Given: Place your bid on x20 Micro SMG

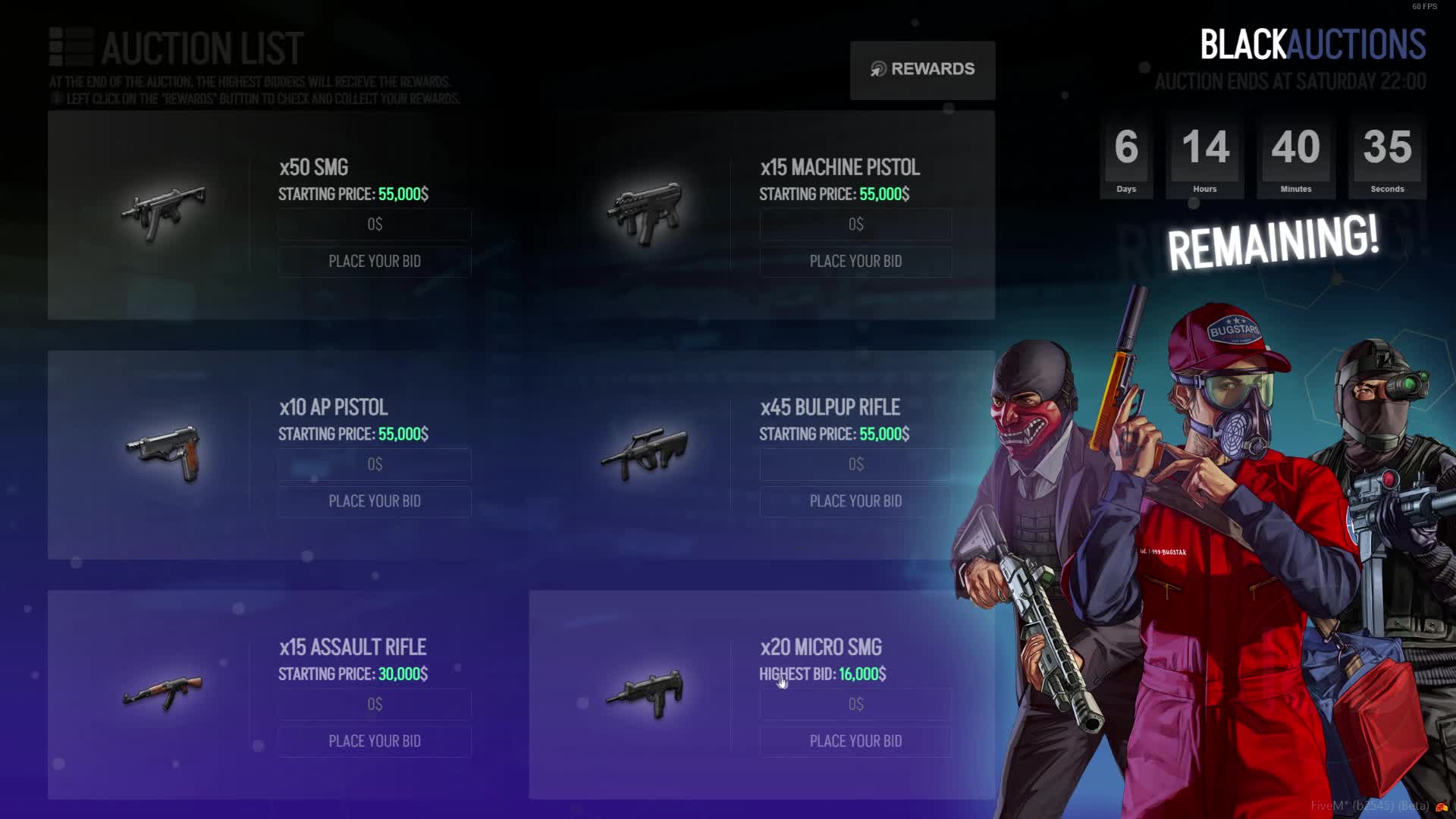Looking at the screenshot, I should [855, 741].
